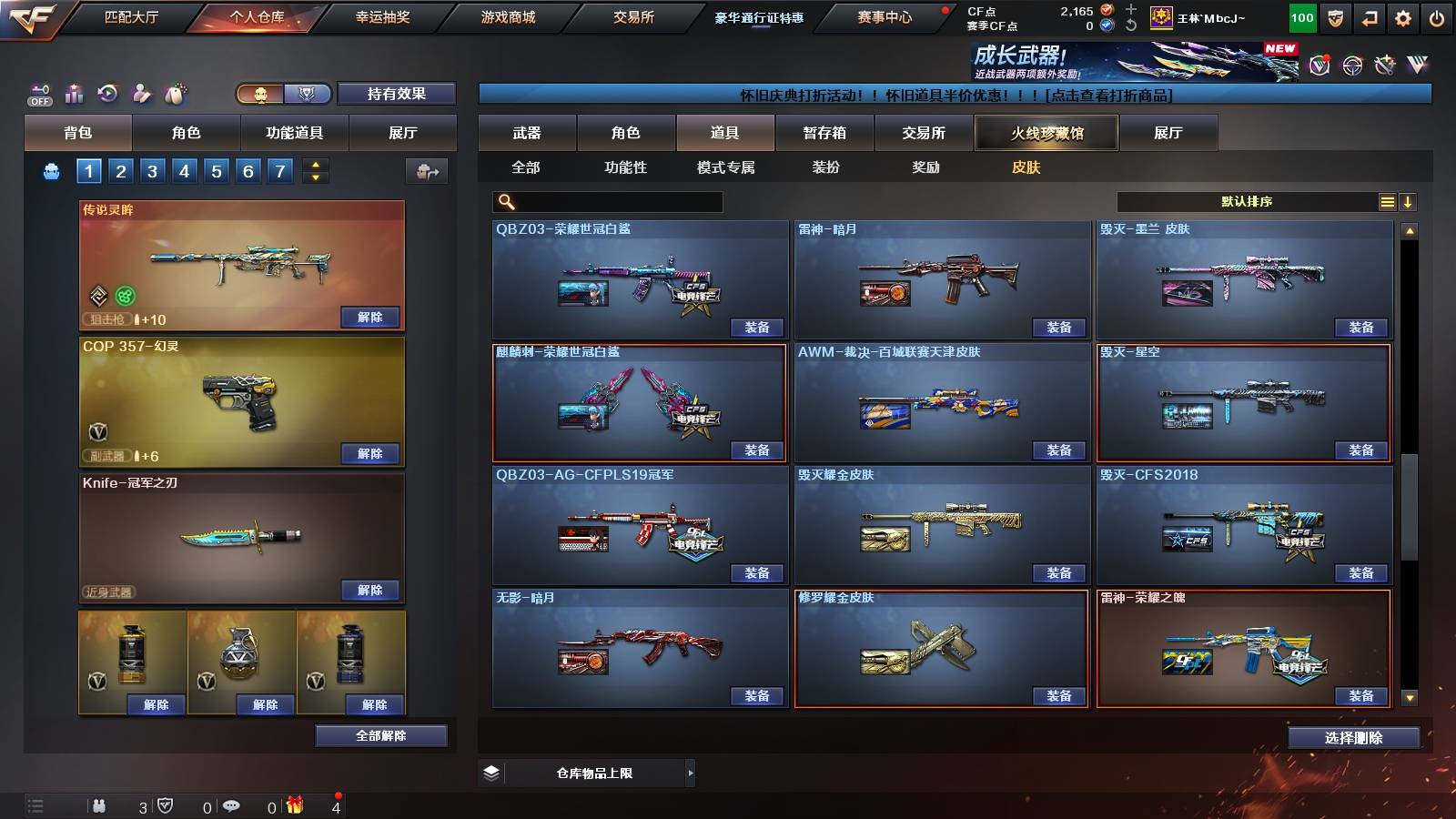Click the 持有效果 button above the backpack
The image size is (1456, 819).
(398, 94)
